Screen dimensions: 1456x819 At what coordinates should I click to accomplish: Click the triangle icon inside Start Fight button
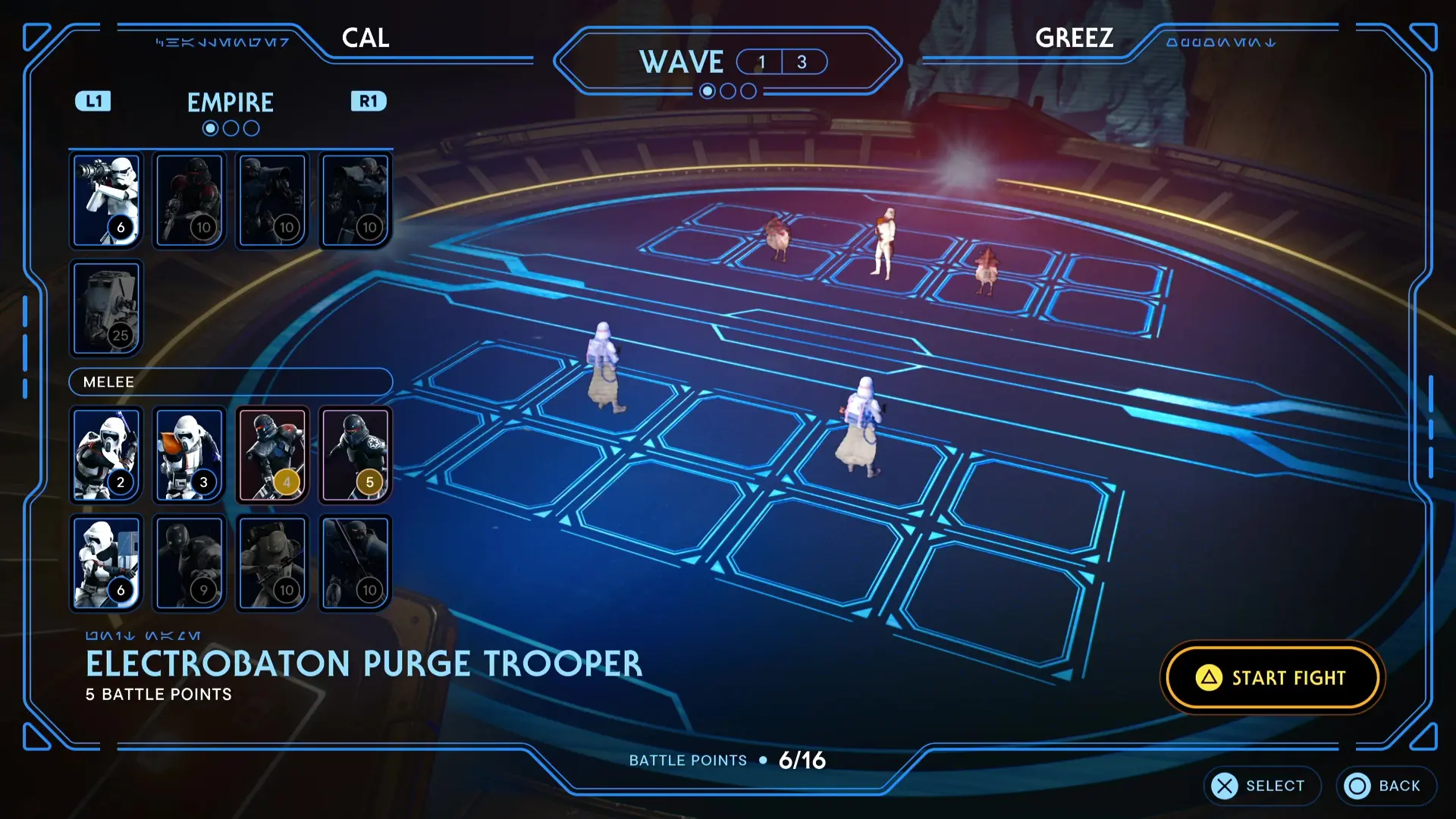coord(1211,677)
